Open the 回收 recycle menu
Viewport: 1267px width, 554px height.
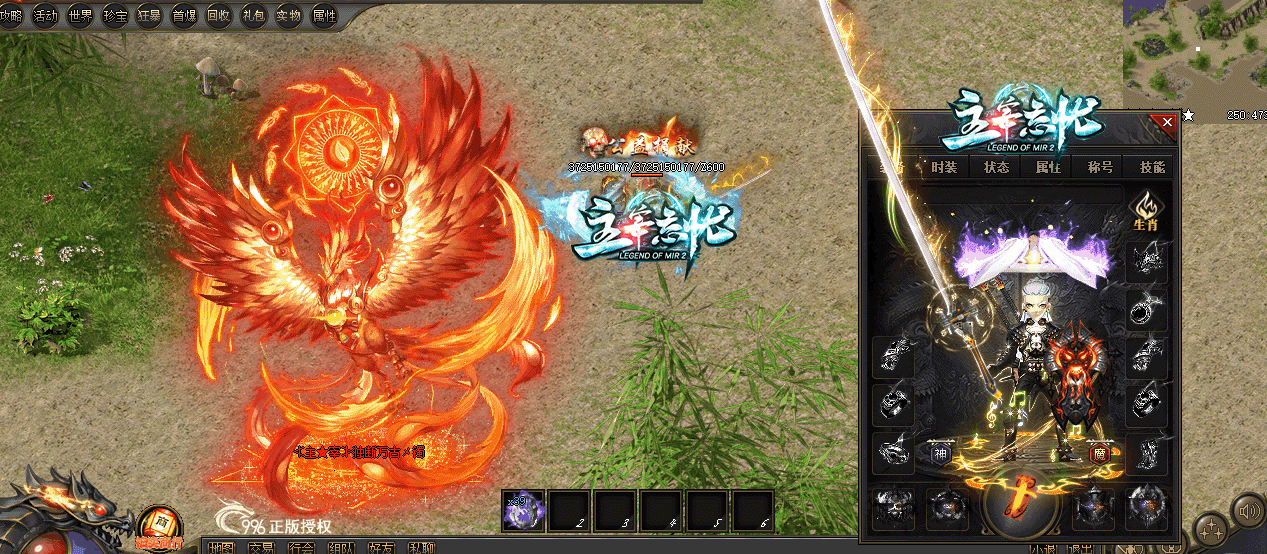pos(219,15)
